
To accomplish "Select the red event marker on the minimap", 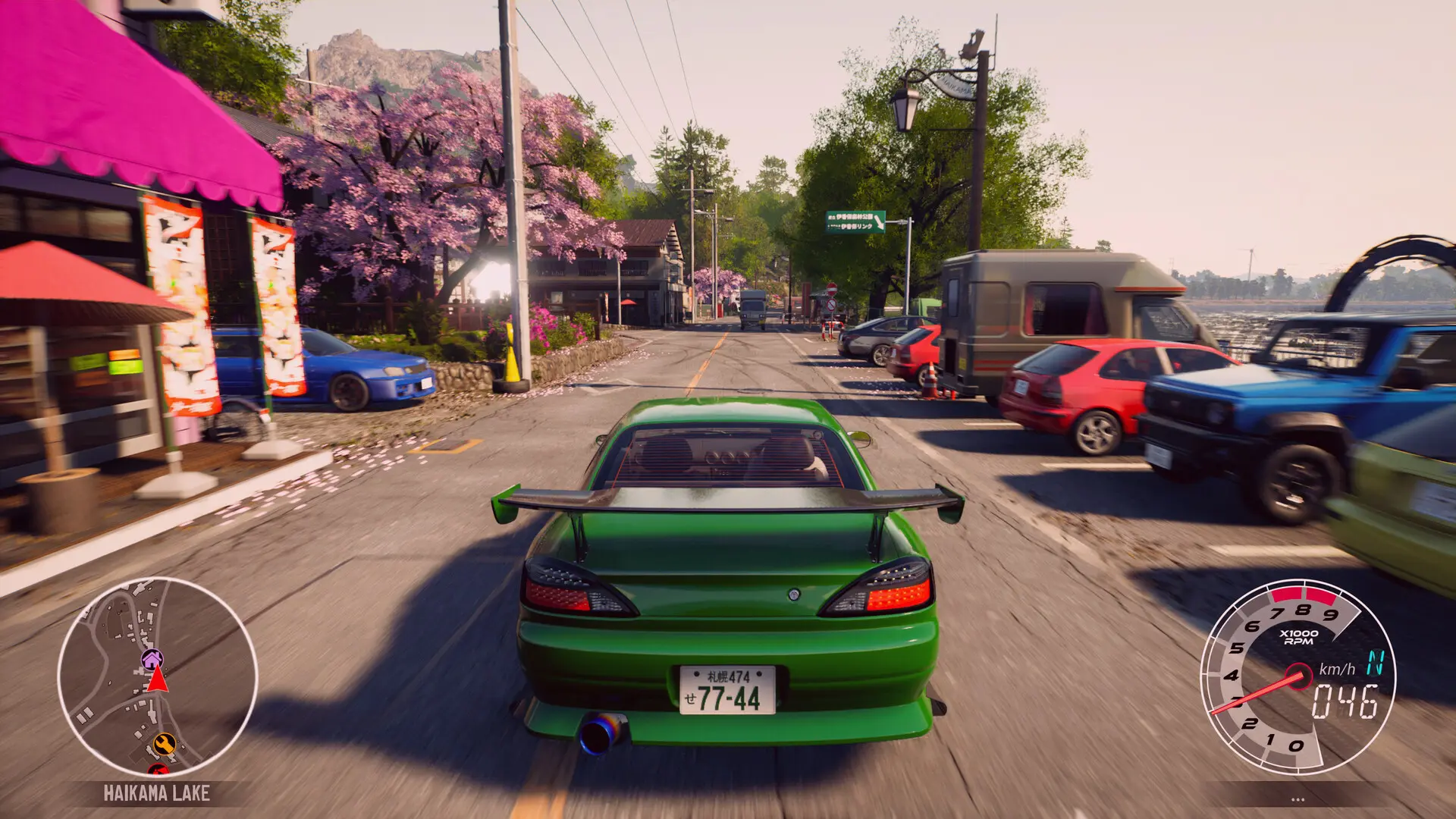I will 158,770.
